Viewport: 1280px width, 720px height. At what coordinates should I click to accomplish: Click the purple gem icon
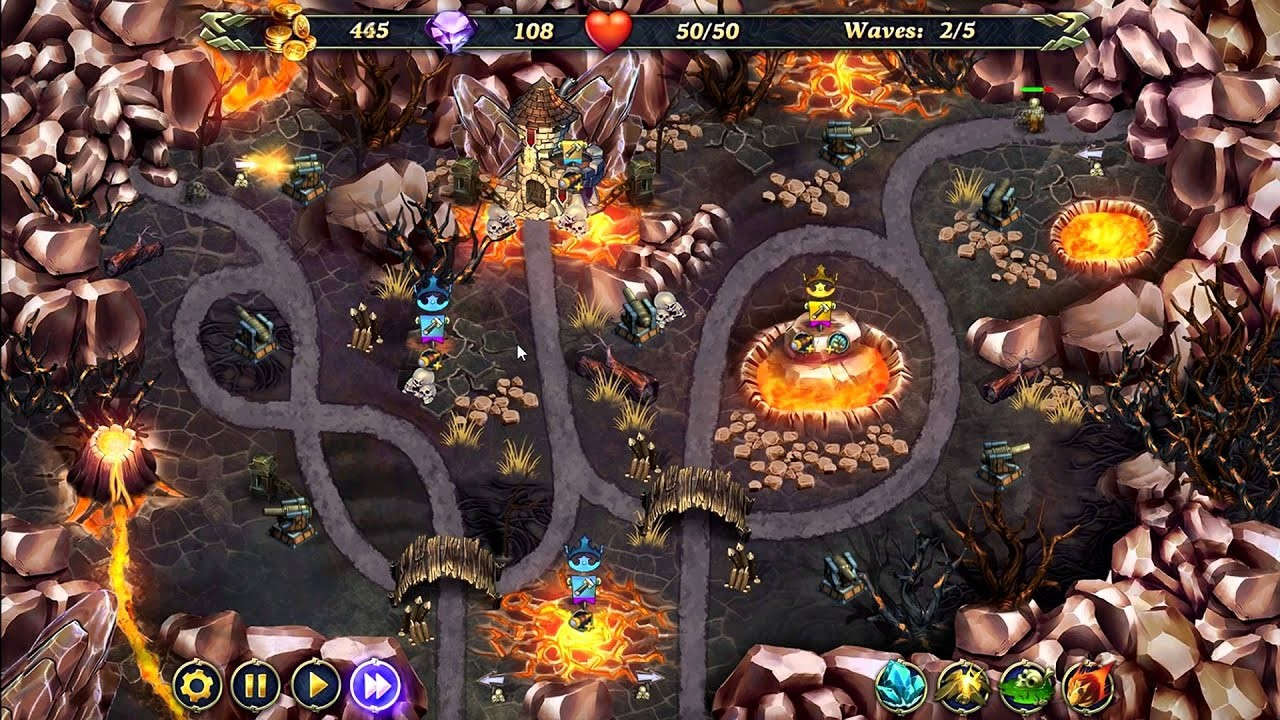pyautogui.click(x=452, y=28)
